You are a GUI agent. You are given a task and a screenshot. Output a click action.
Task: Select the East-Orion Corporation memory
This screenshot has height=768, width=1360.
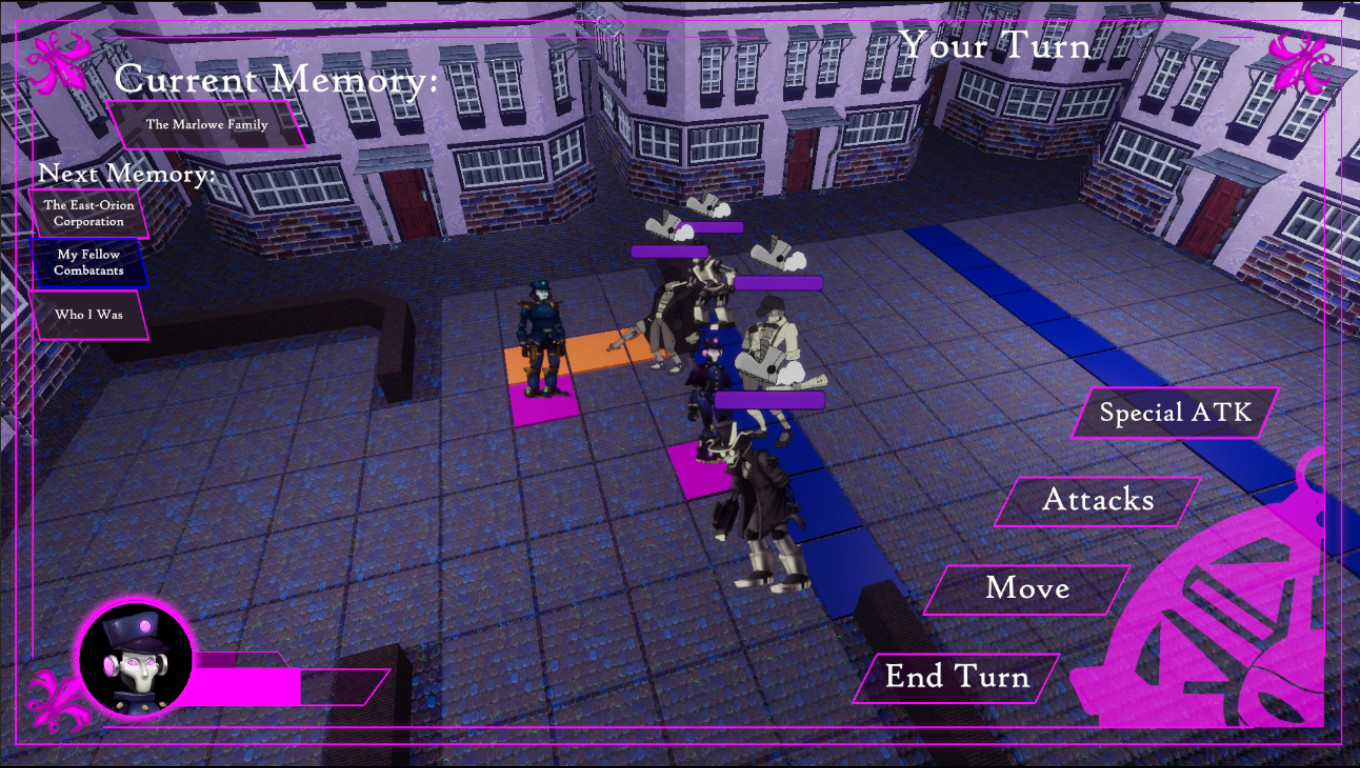click(x=87, y=213)
